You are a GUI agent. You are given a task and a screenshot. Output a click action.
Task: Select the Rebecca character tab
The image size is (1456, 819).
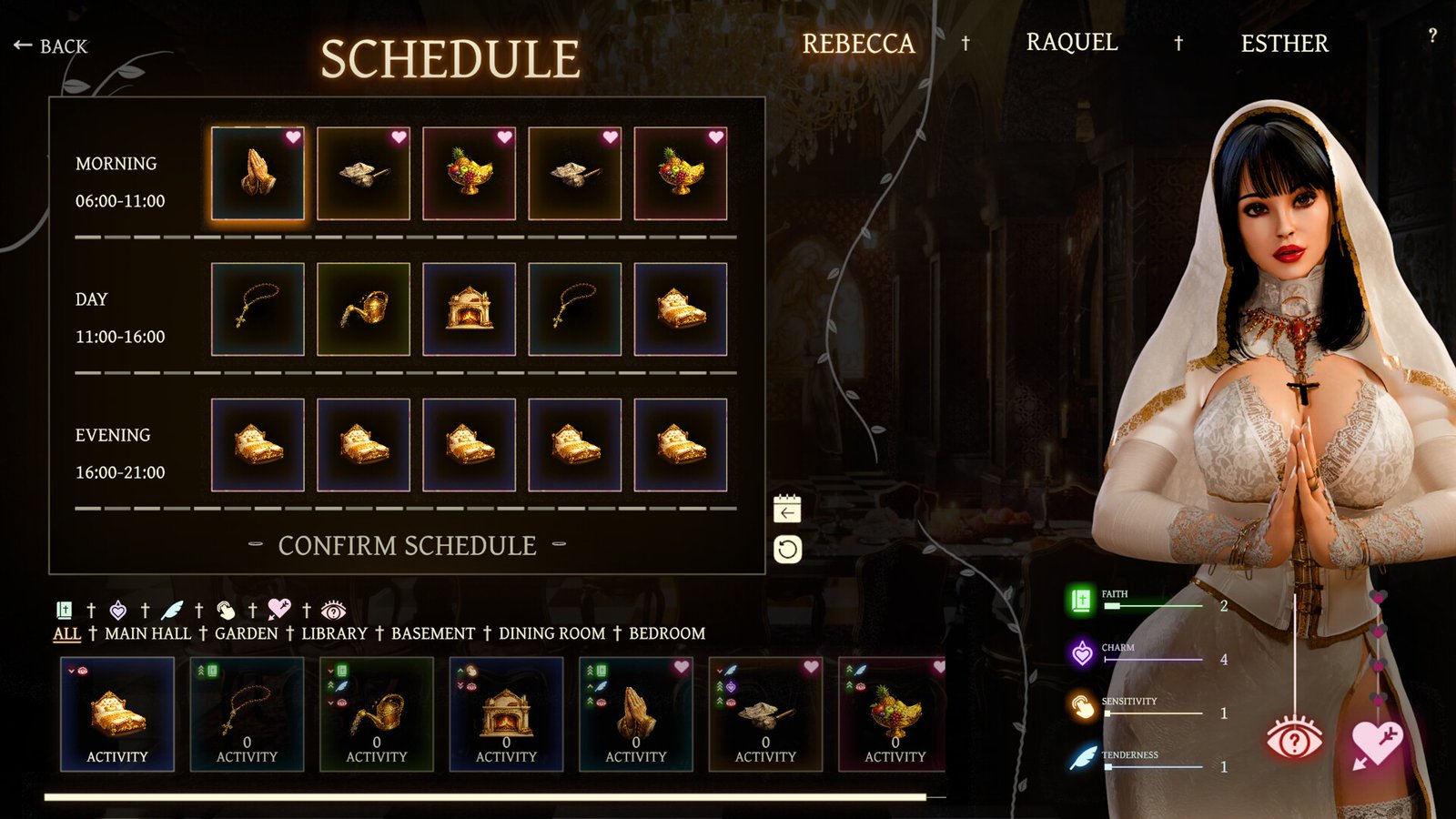pos(857,44)
